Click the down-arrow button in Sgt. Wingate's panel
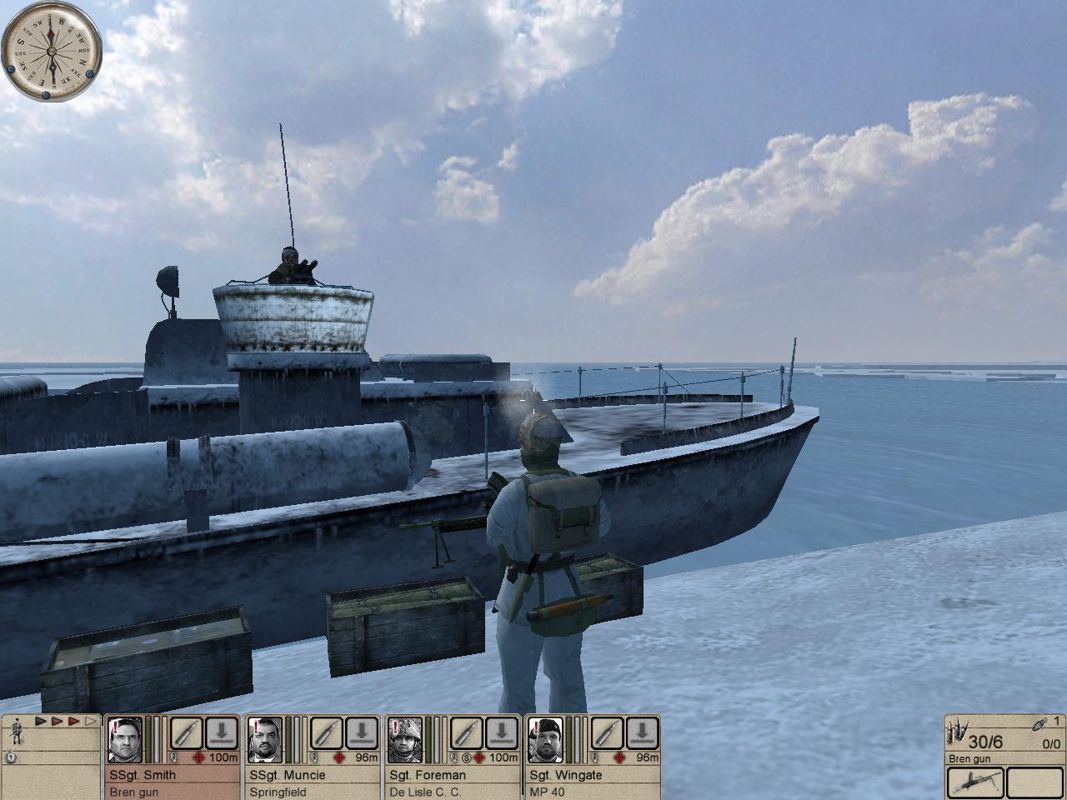The image size is (1067, 800). (641, 733)
